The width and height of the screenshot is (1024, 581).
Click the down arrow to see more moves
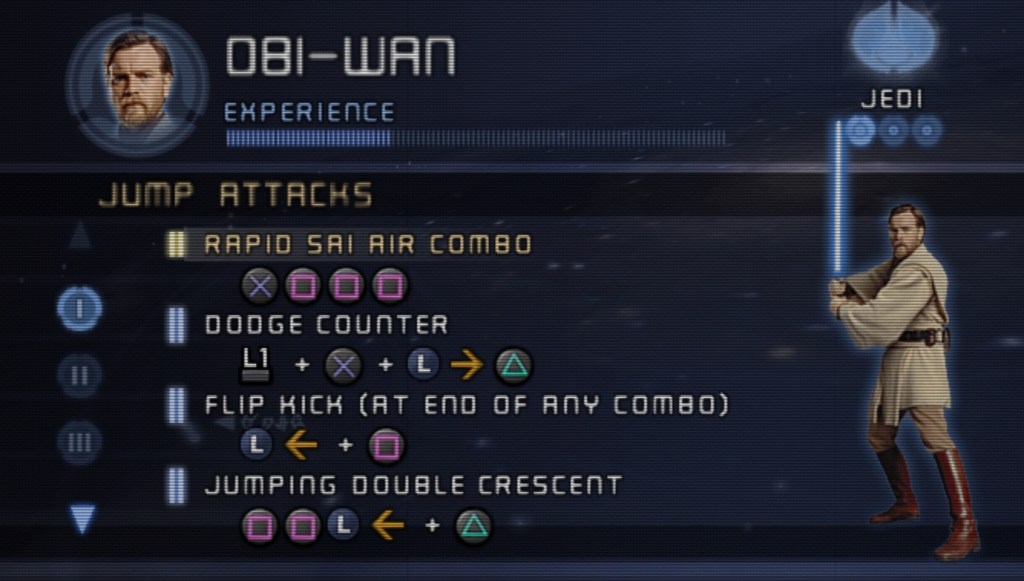(82, 518)
